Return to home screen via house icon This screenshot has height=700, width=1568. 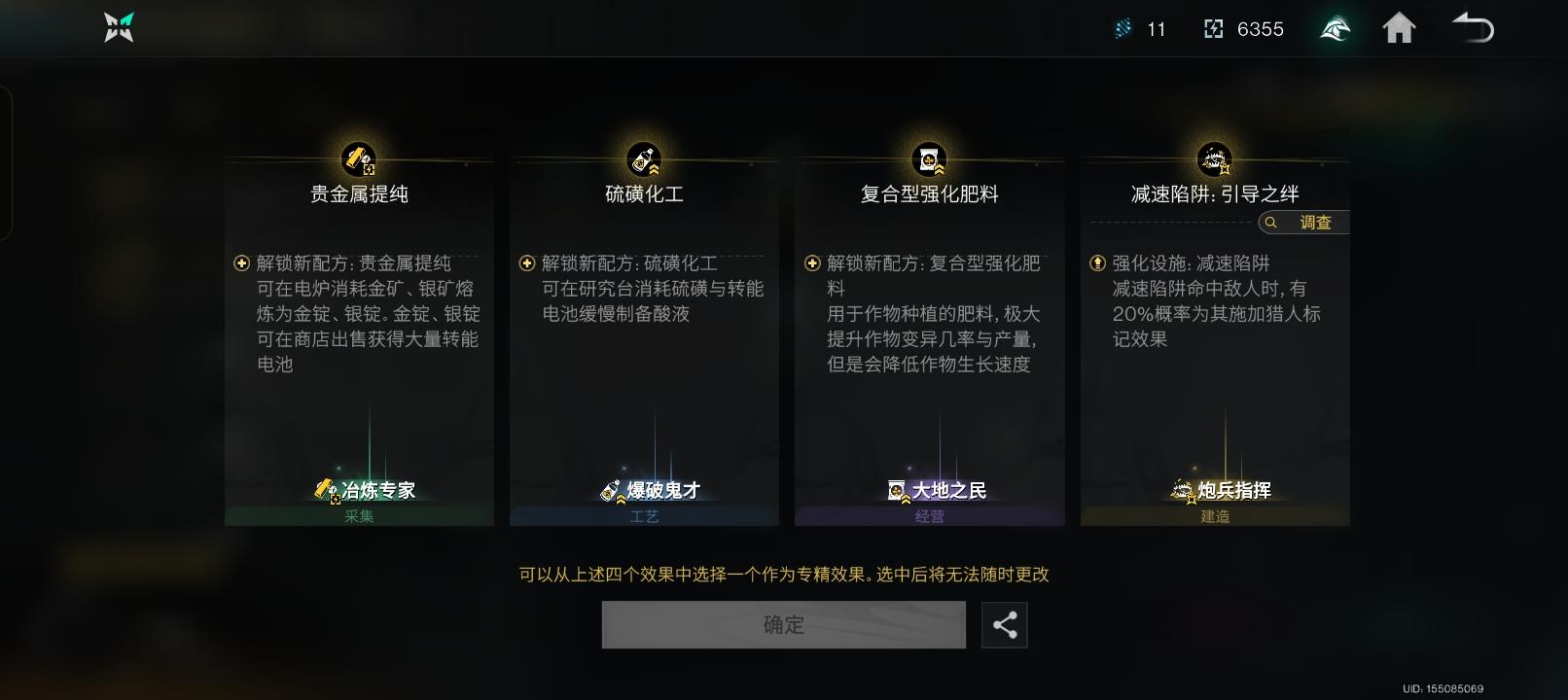point(1400,28)
